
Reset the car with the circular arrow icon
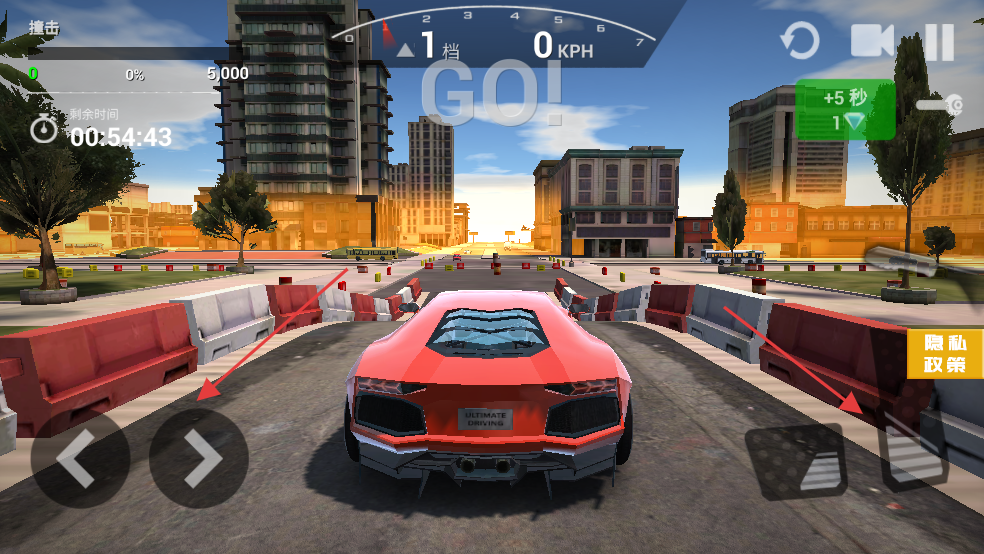pyautogui.click(x=799, y=42)
